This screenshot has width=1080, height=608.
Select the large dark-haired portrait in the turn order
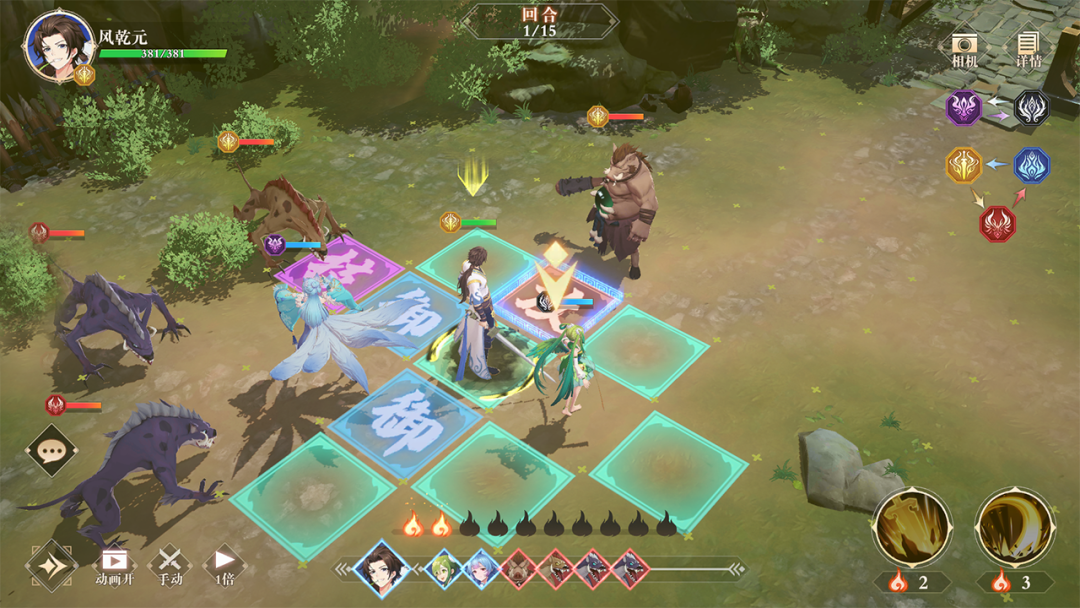click(382, 568)
